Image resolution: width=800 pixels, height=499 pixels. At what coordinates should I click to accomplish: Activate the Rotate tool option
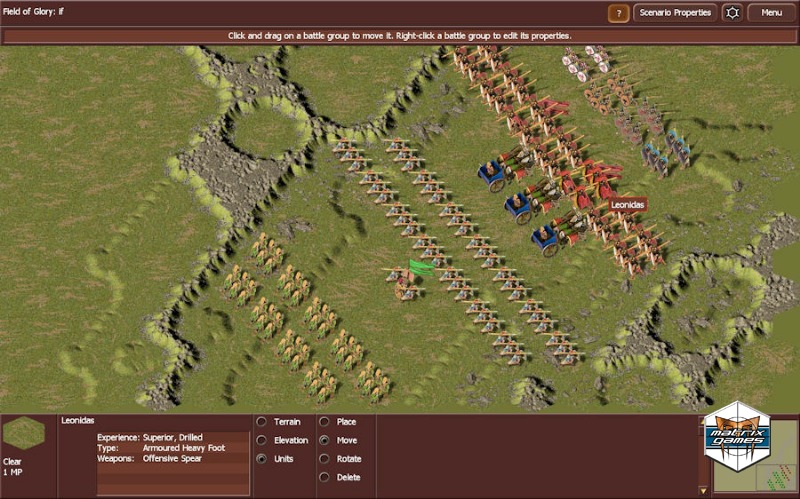tap(324, 459)
